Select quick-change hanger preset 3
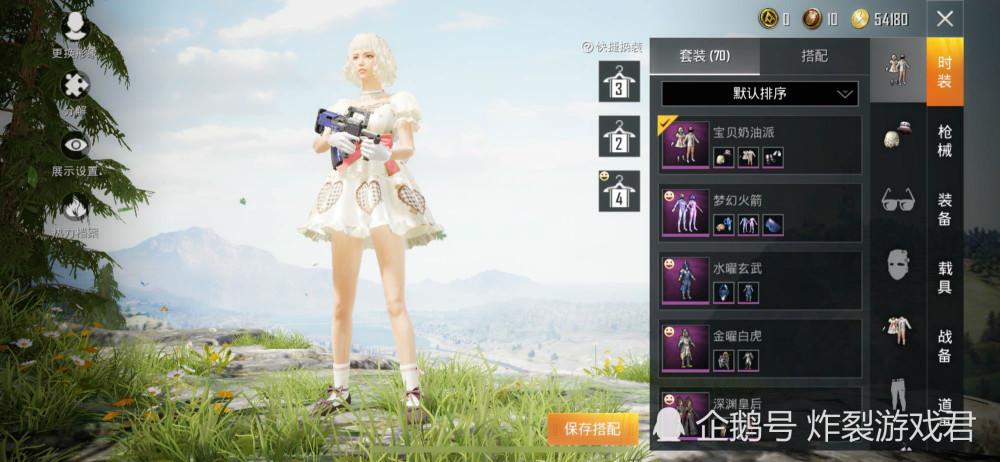1000x462 pixels. pyautogui.click(x=619, y=82)
